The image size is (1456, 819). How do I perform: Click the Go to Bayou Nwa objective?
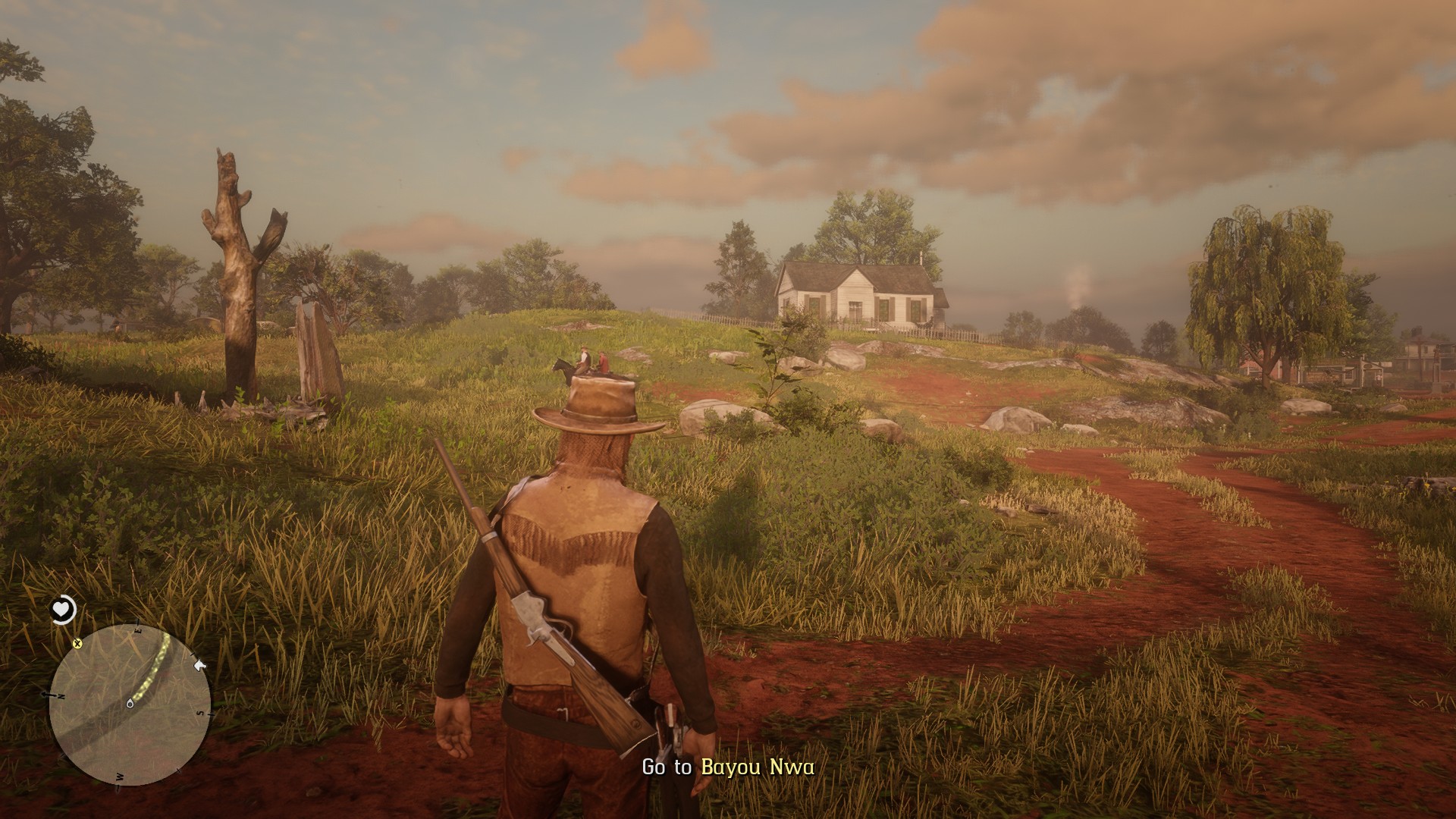pos(728,767)
